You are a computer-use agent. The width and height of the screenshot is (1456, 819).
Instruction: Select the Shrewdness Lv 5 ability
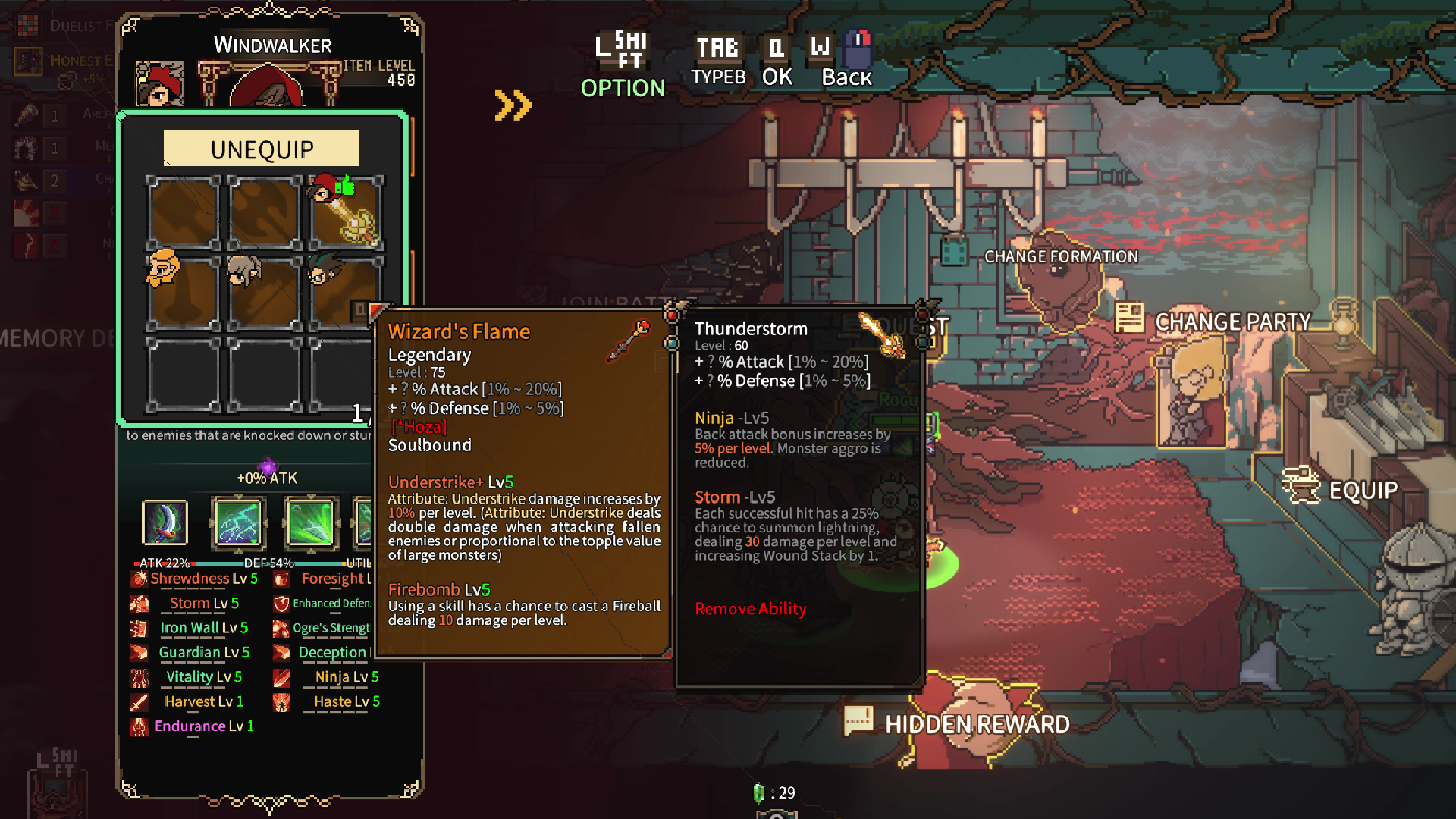(203, 579)
